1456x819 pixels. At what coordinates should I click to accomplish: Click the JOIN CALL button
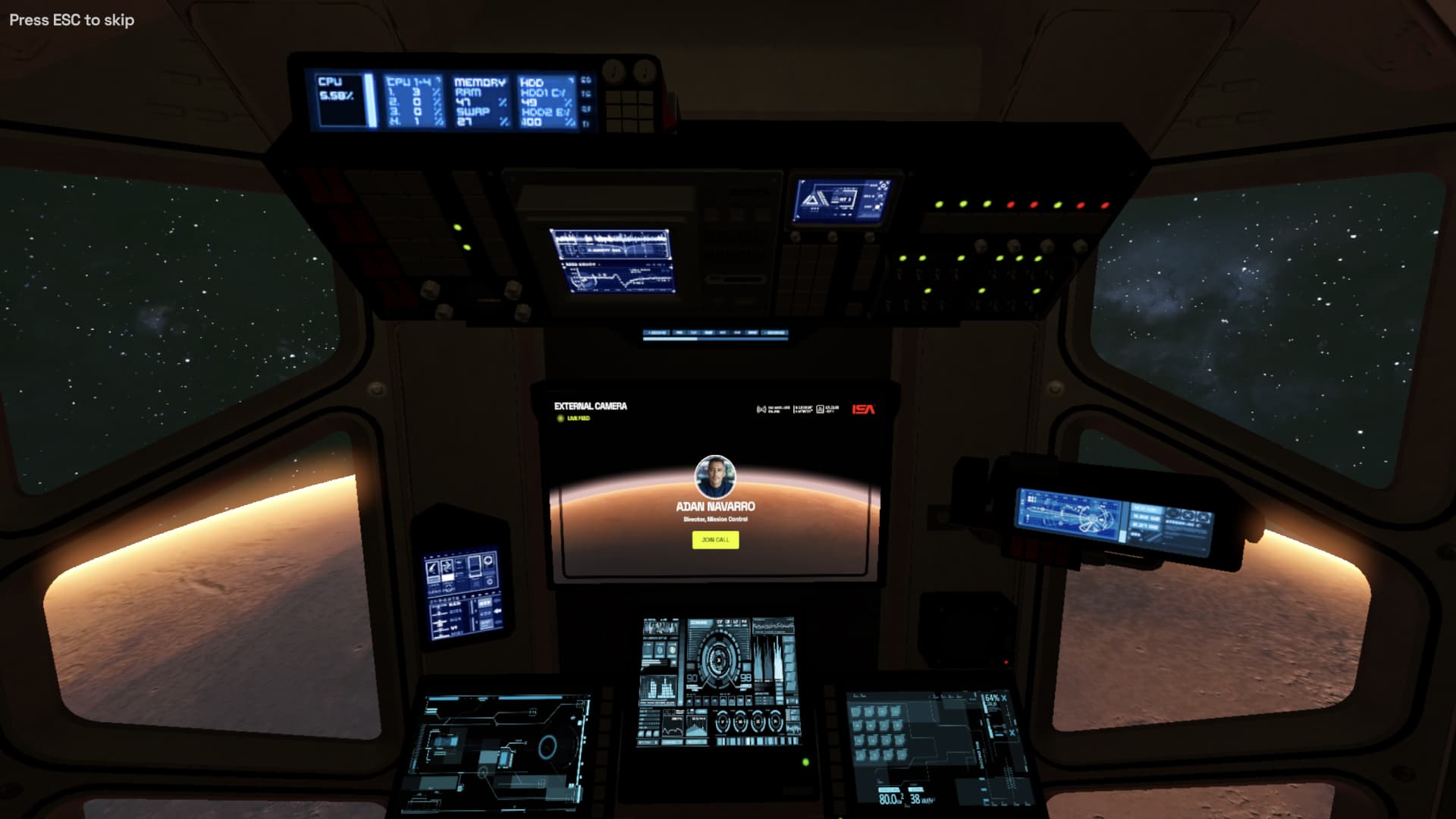tap(715, 538)
